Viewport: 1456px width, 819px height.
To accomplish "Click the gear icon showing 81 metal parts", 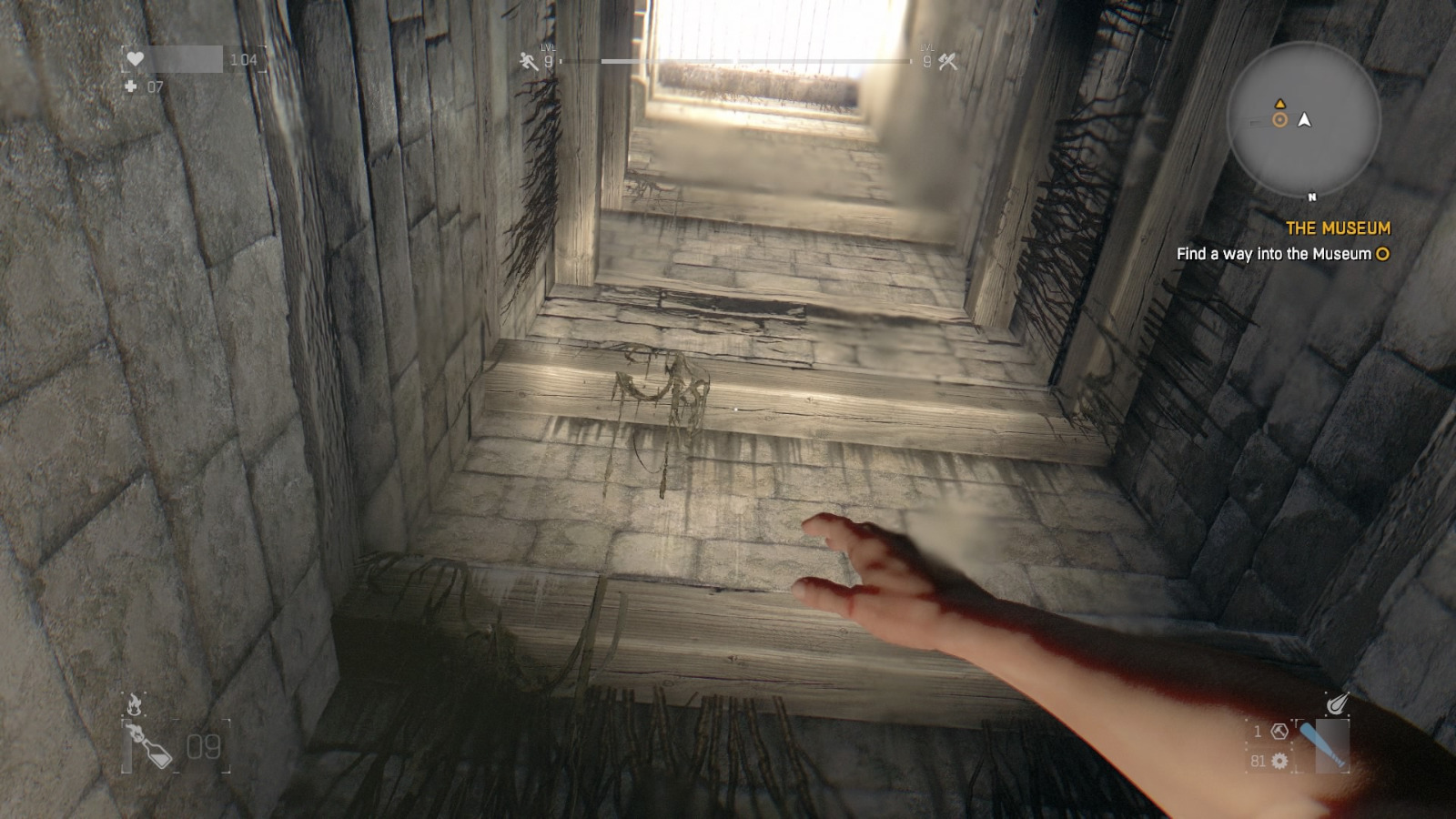I will [x=1279, y=760].
